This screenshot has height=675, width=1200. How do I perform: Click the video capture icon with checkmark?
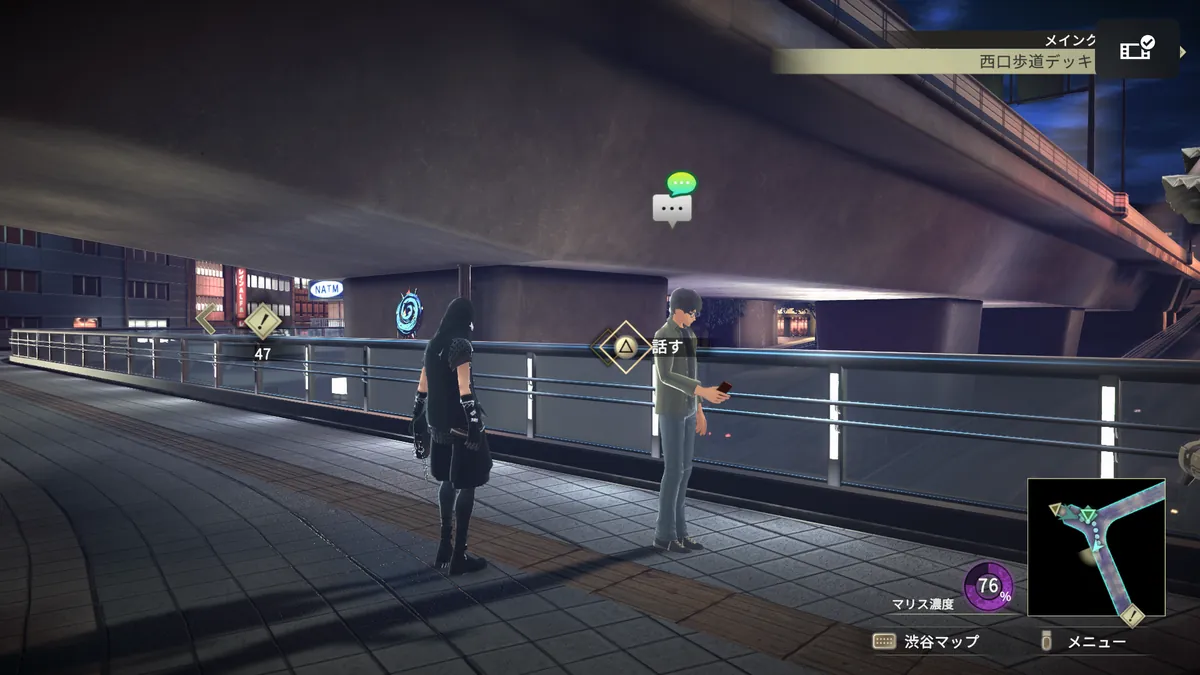click(1136, 49)
